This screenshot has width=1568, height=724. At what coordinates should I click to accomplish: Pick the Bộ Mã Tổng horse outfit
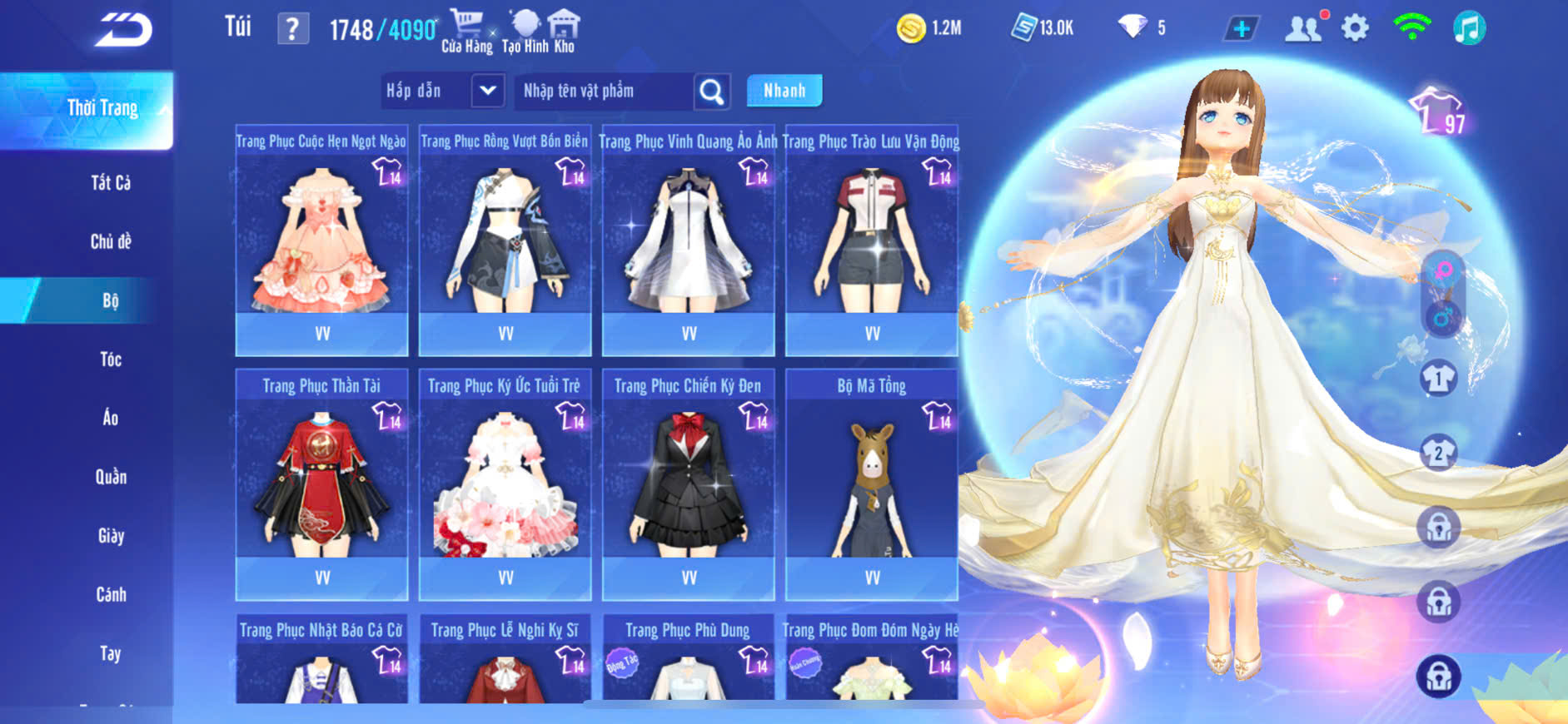[872, 485]
